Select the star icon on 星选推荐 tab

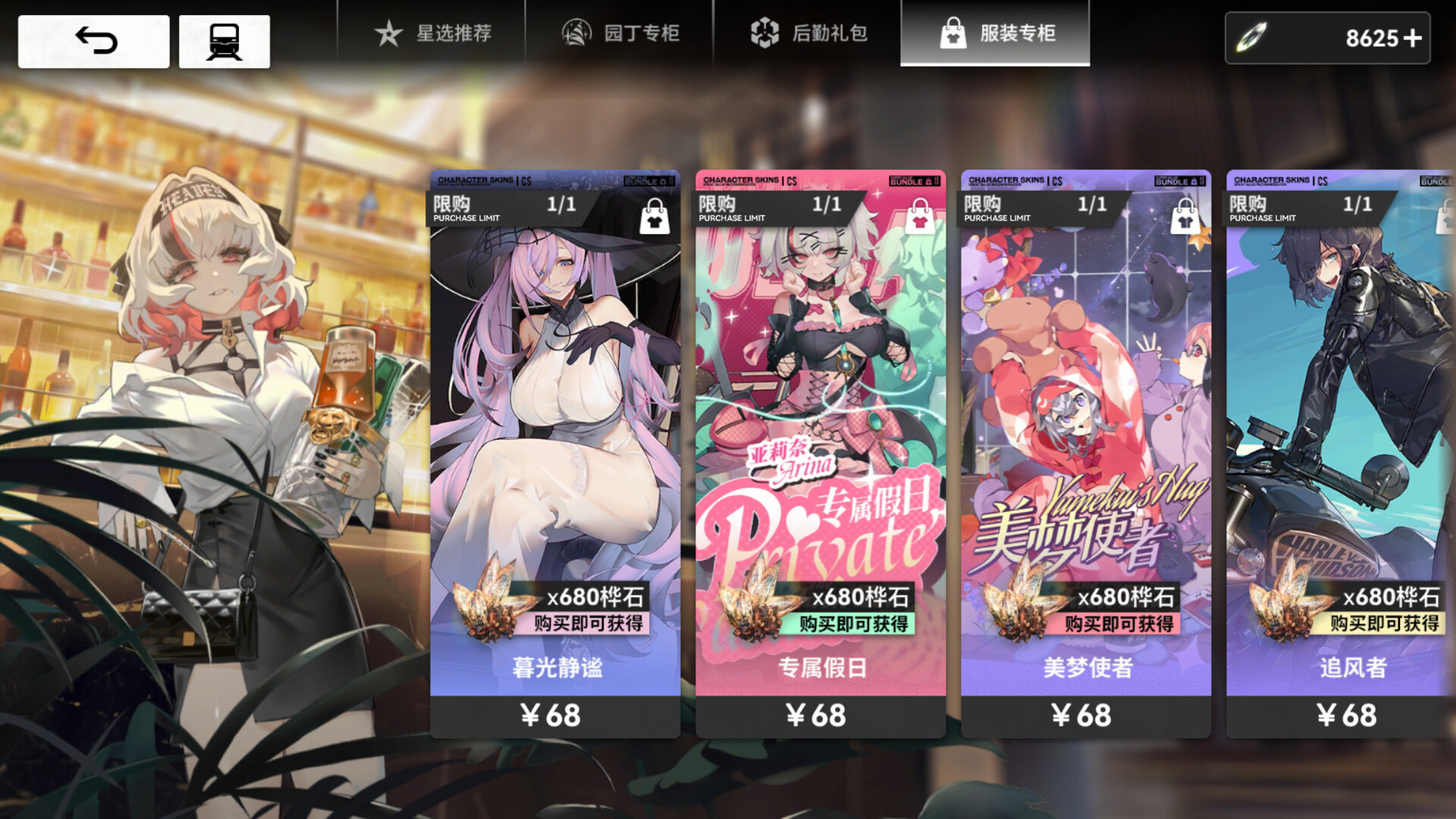[389, 33]
